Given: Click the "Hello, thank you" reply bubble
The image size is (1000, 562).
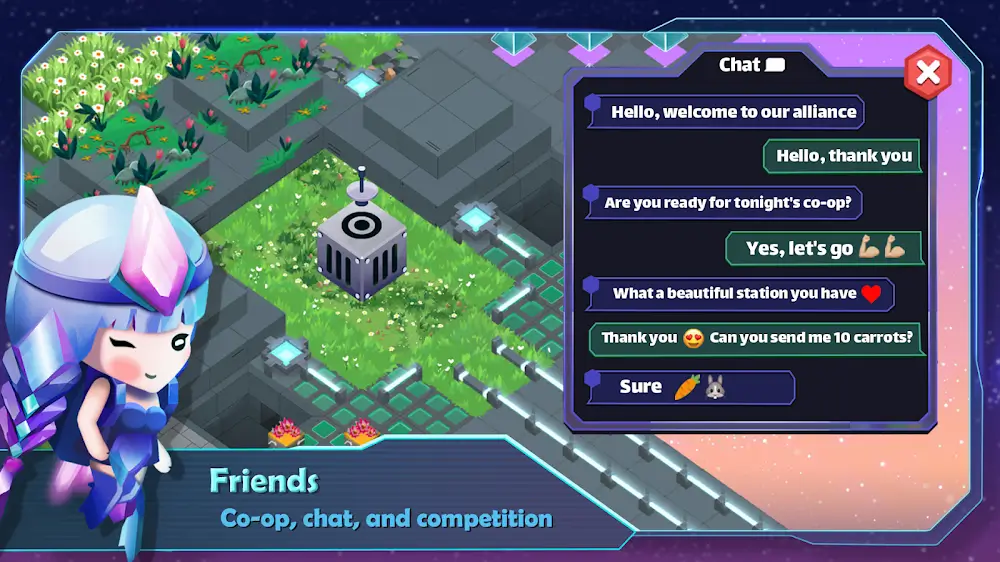Looking at the screenshot, I should point(843,156).
